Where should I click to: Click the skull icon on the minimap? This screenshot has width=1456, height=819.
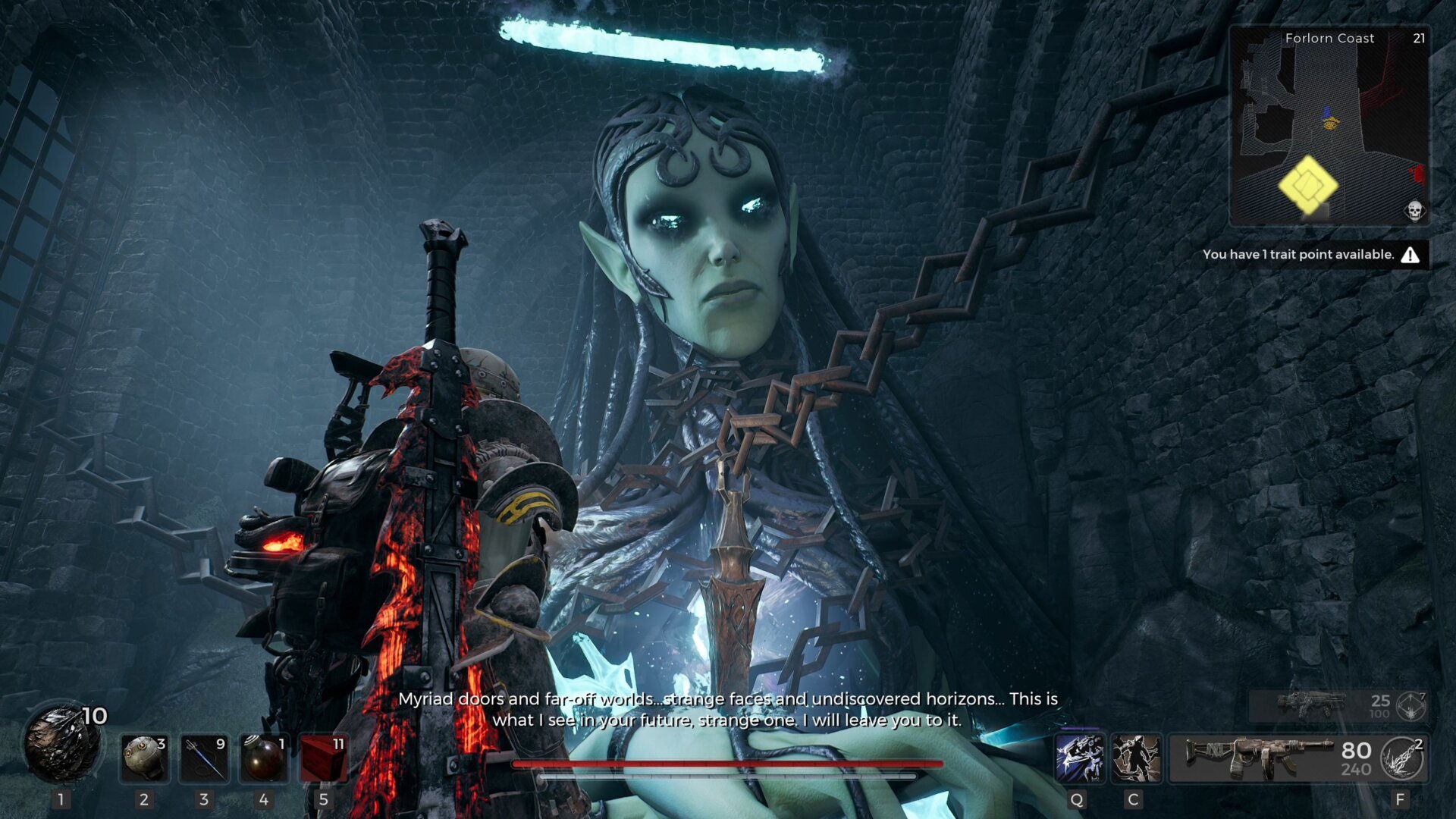[x=1414, y=210]
